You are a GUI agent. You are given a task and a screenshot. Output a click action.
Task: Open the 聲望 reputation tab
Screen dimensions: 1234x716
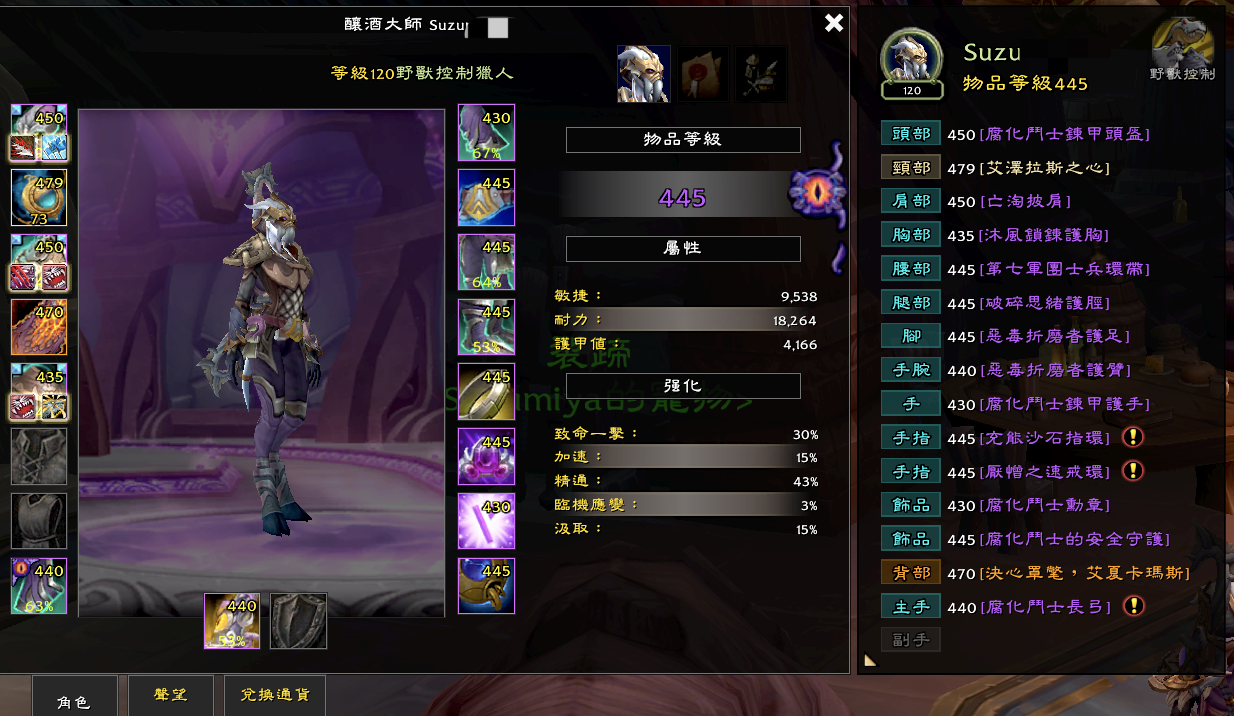pos(171,696)
